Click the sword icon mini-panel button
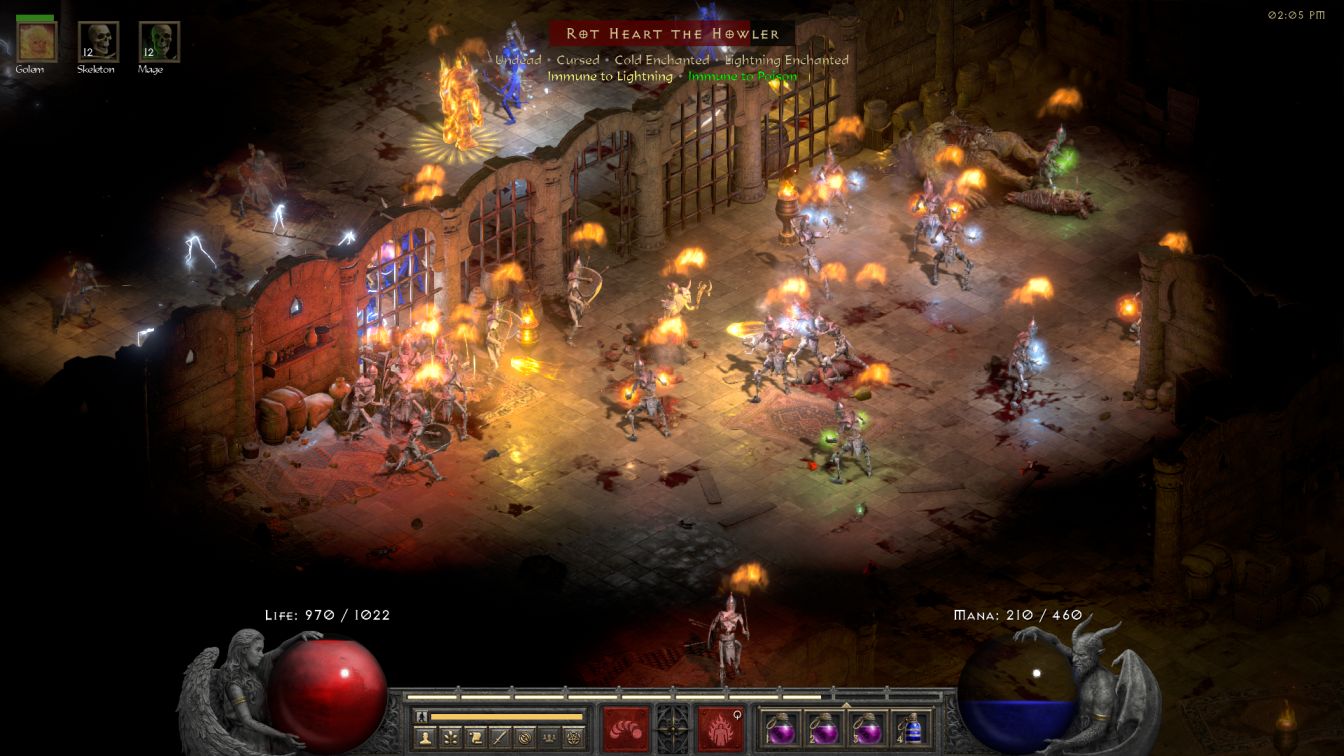This screenshot has height=756, width=1344. click(499, 738)
